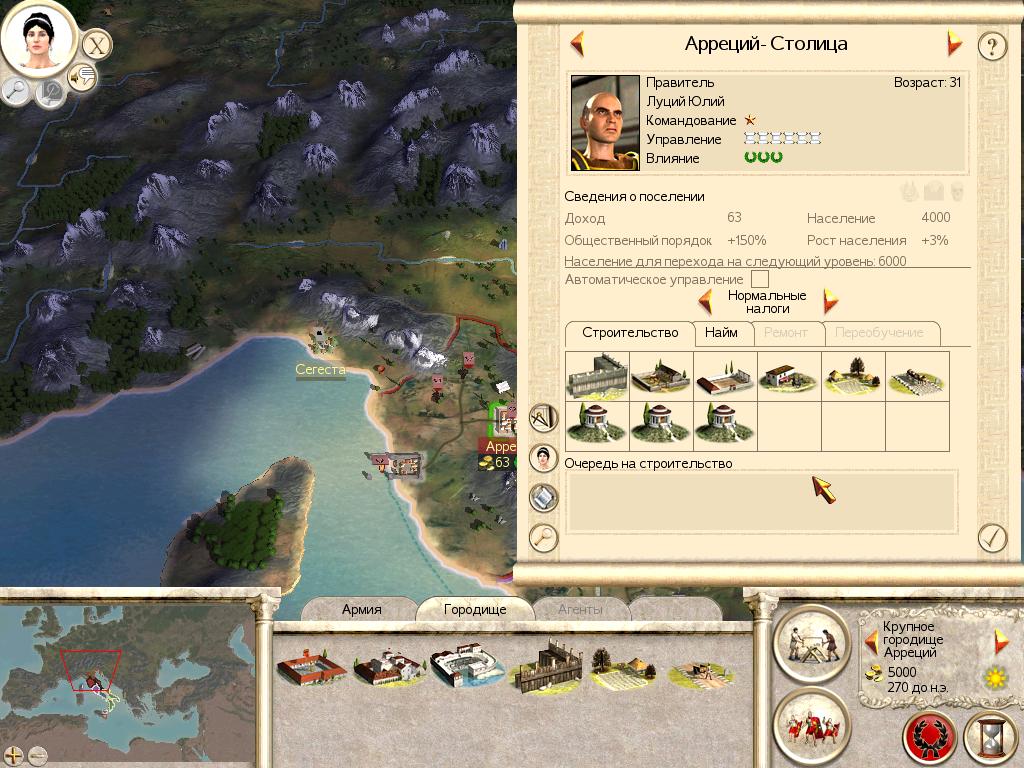Open the faction overview red wreath button
This screenshot has width=1024, height=768.
click(930, 740)
